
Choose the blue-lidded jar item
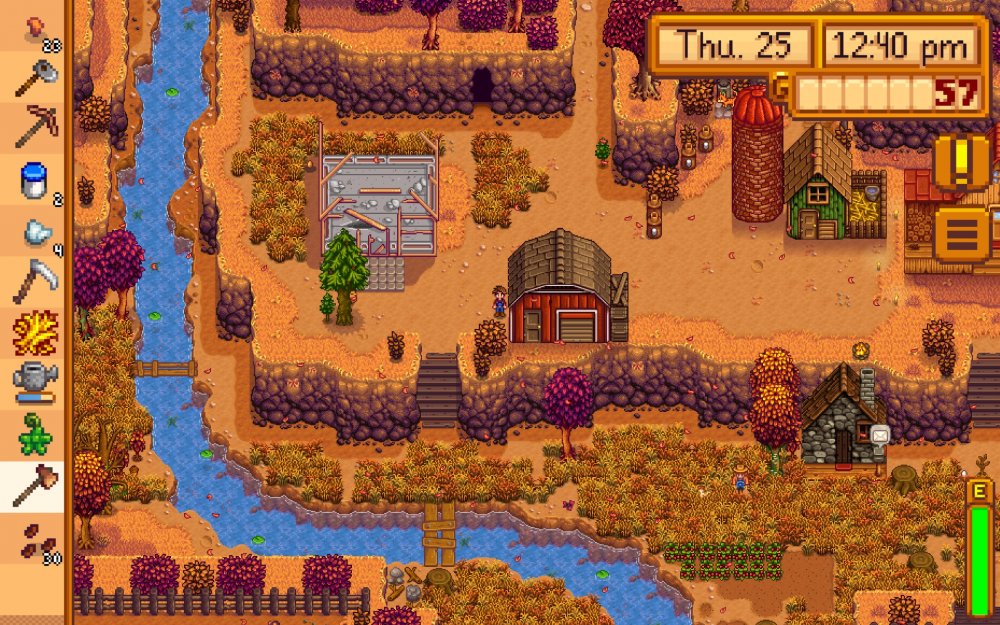point(34,181)
